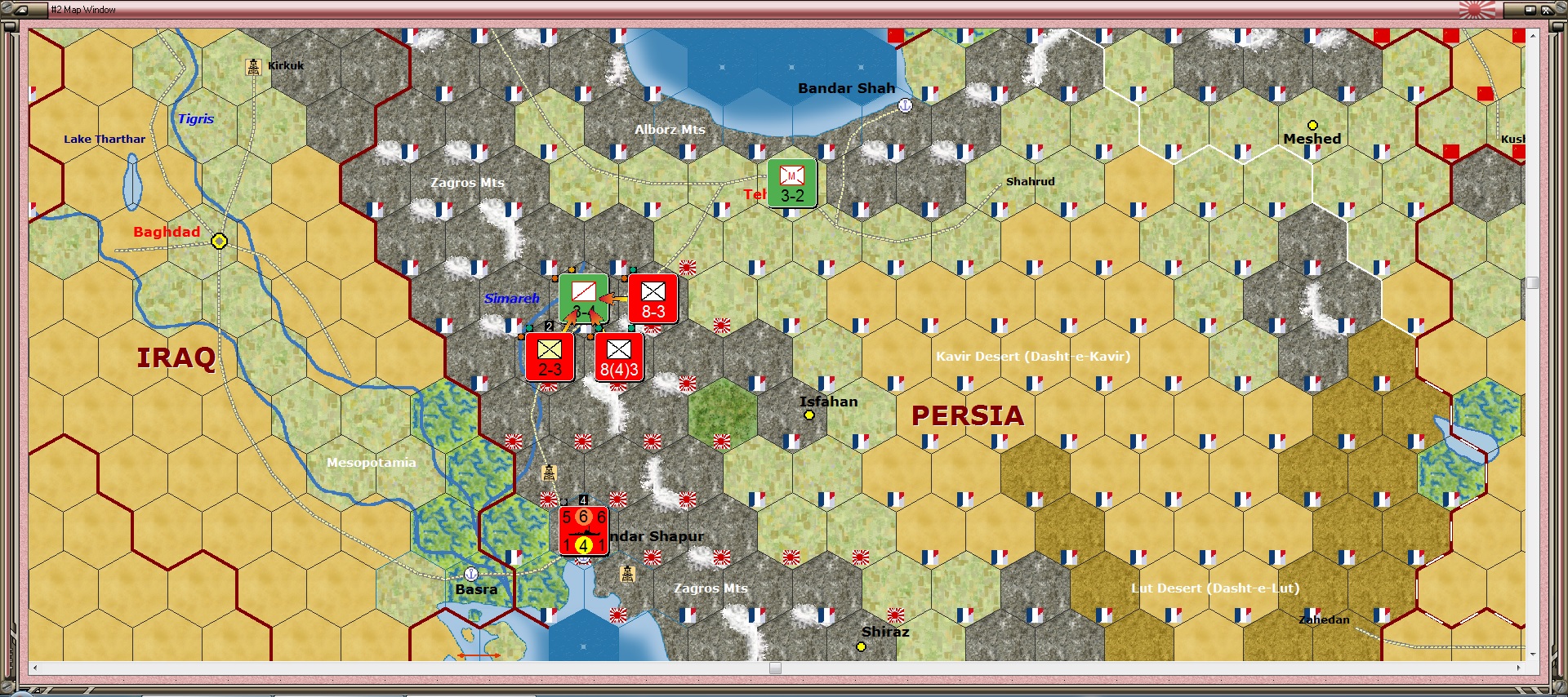Viewport: 1568px width, 697px height.
Task: Select the 2-3 infantry unit counter
Action: click(x=548, y=357)
